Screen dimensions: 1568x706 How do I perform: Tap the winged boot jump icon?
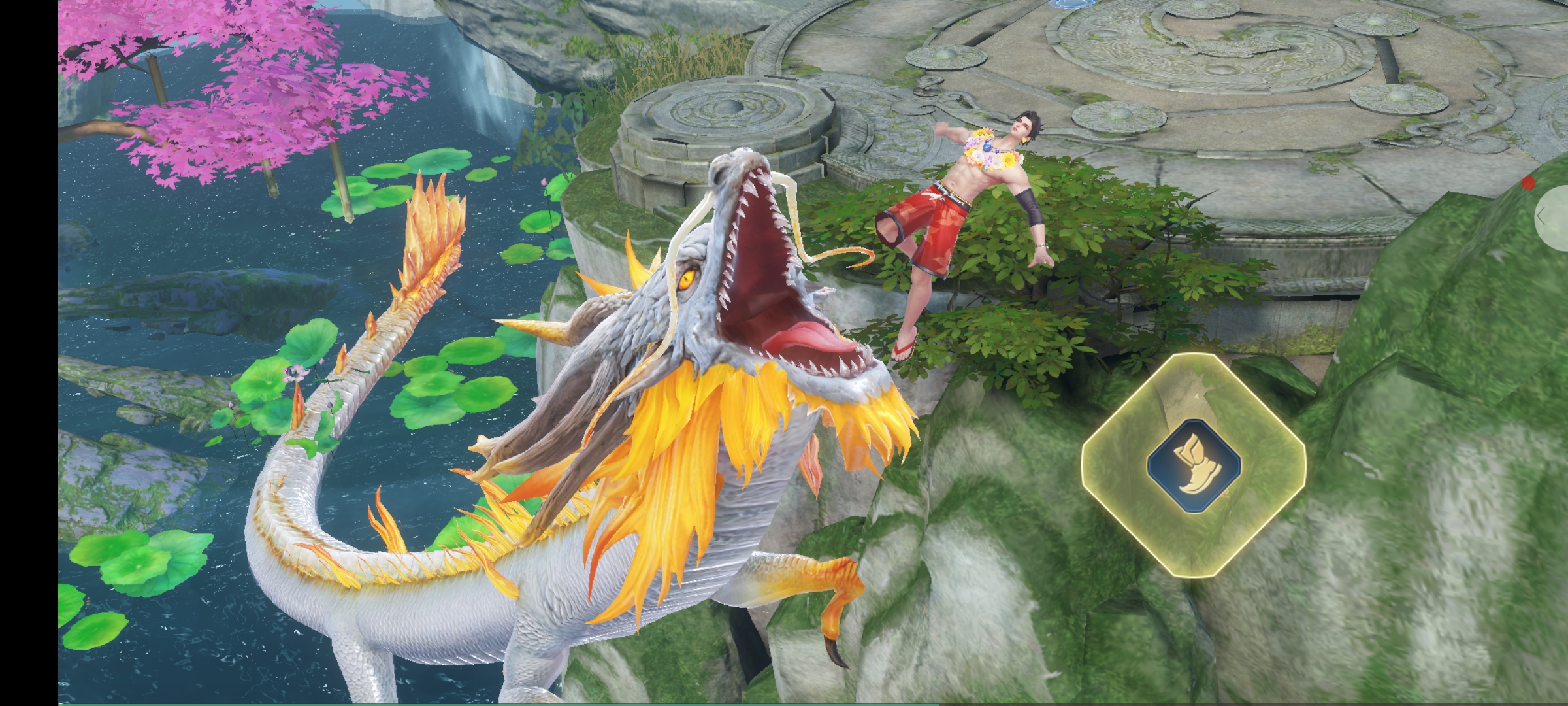point(1193,465)
